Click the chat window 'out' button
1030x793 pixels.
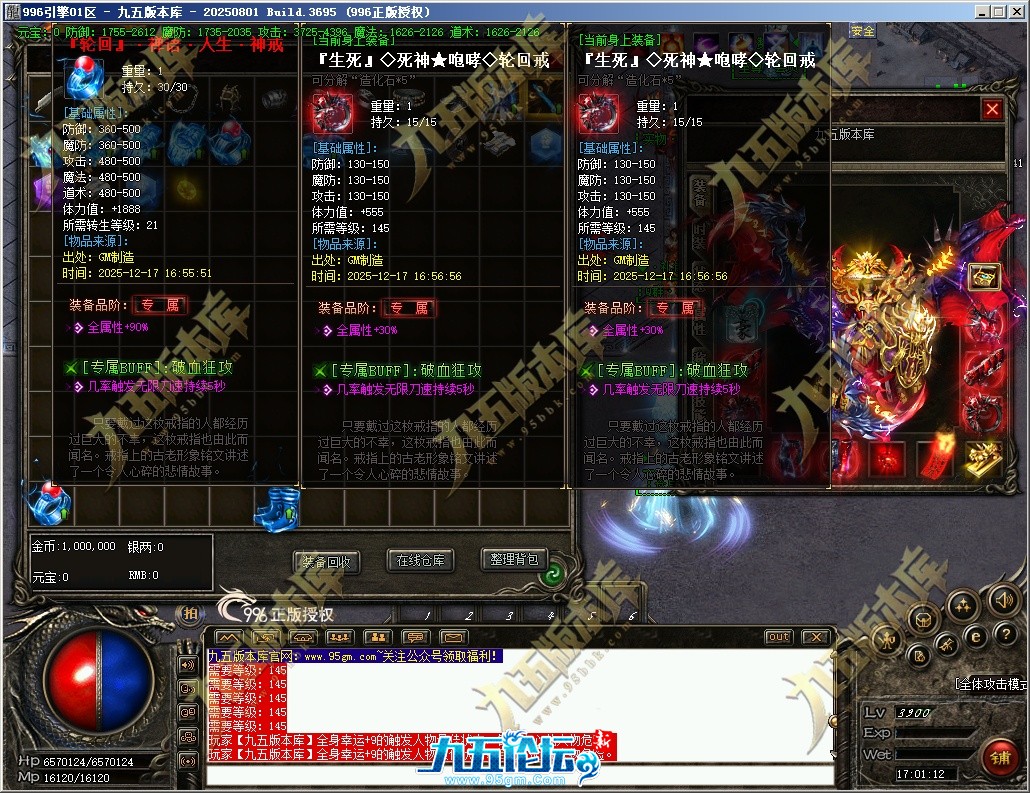(778, 637)
